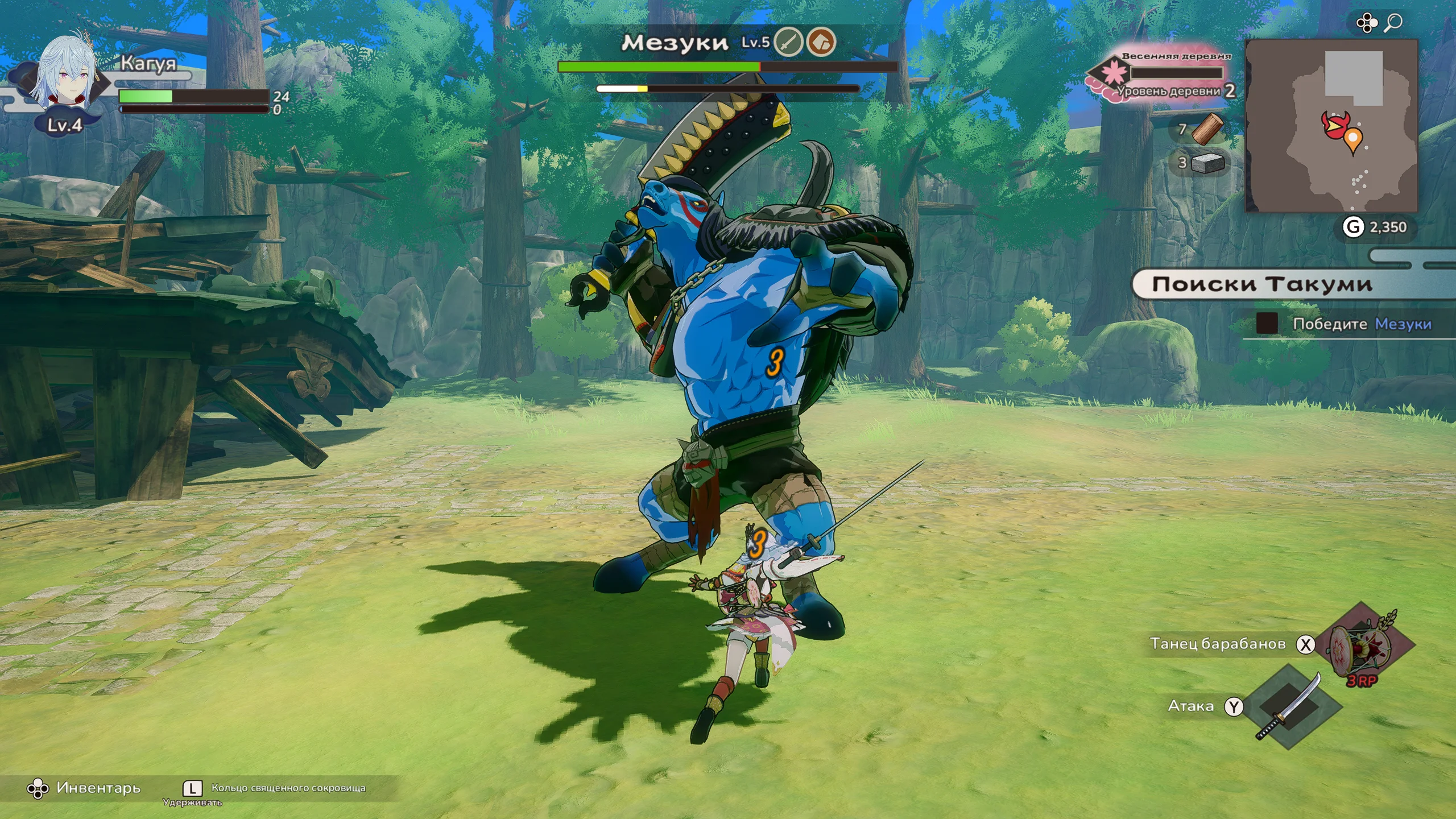Open the Поиски Такуми quest tracker
1456x819 pixels.
coord(1263,284)
